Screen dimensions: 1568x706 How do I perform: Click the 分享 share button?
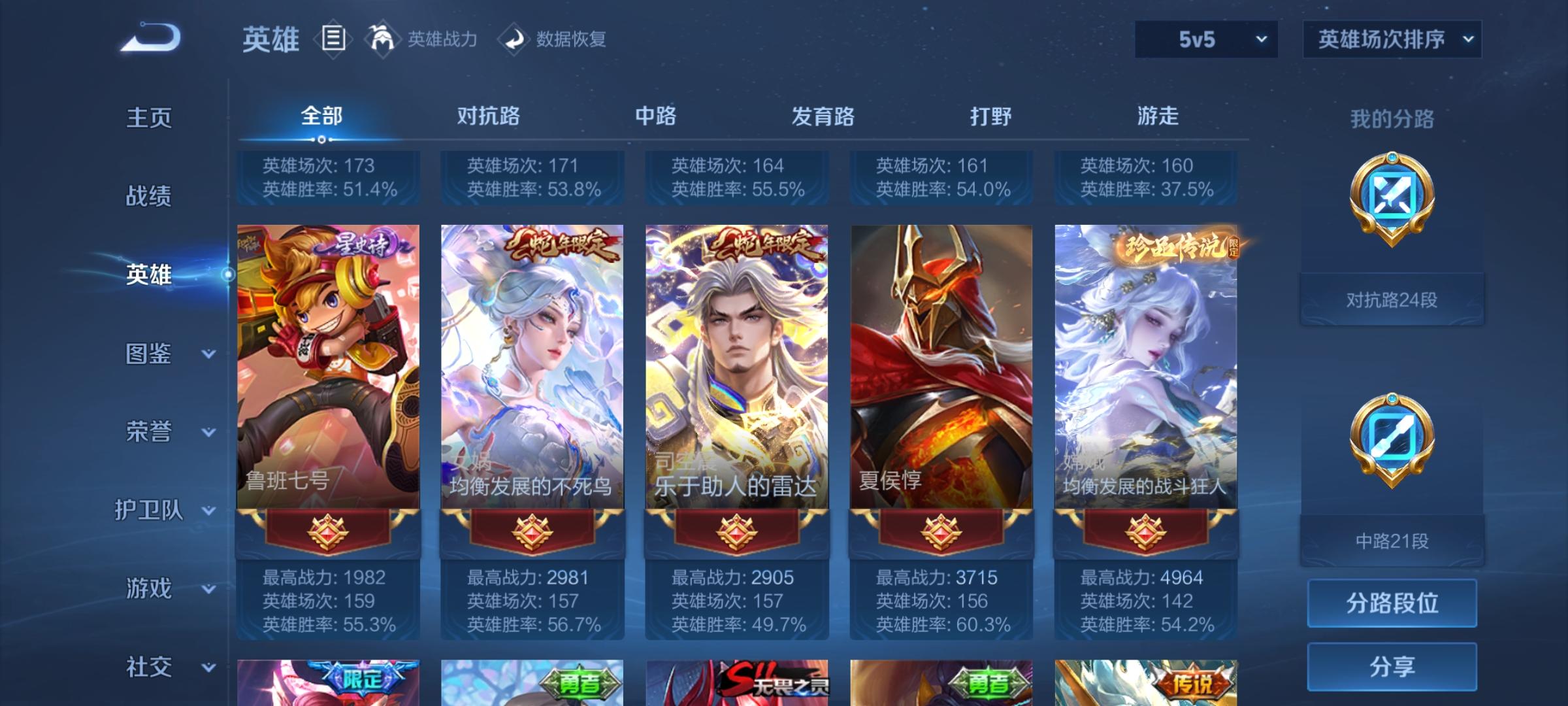(x=1392, y=667)
